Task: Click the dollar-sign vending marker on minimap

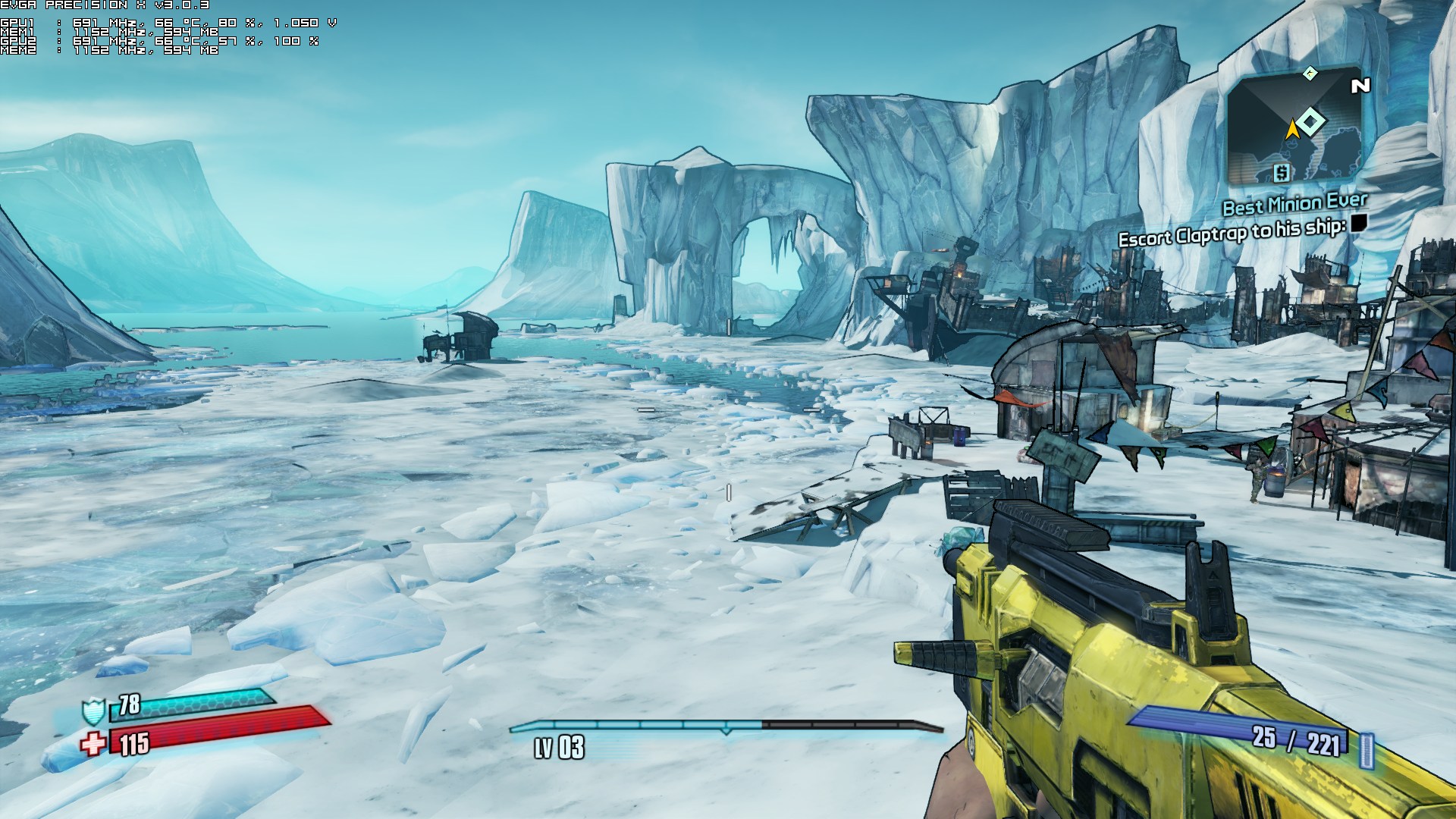Action: (1281, 173)
